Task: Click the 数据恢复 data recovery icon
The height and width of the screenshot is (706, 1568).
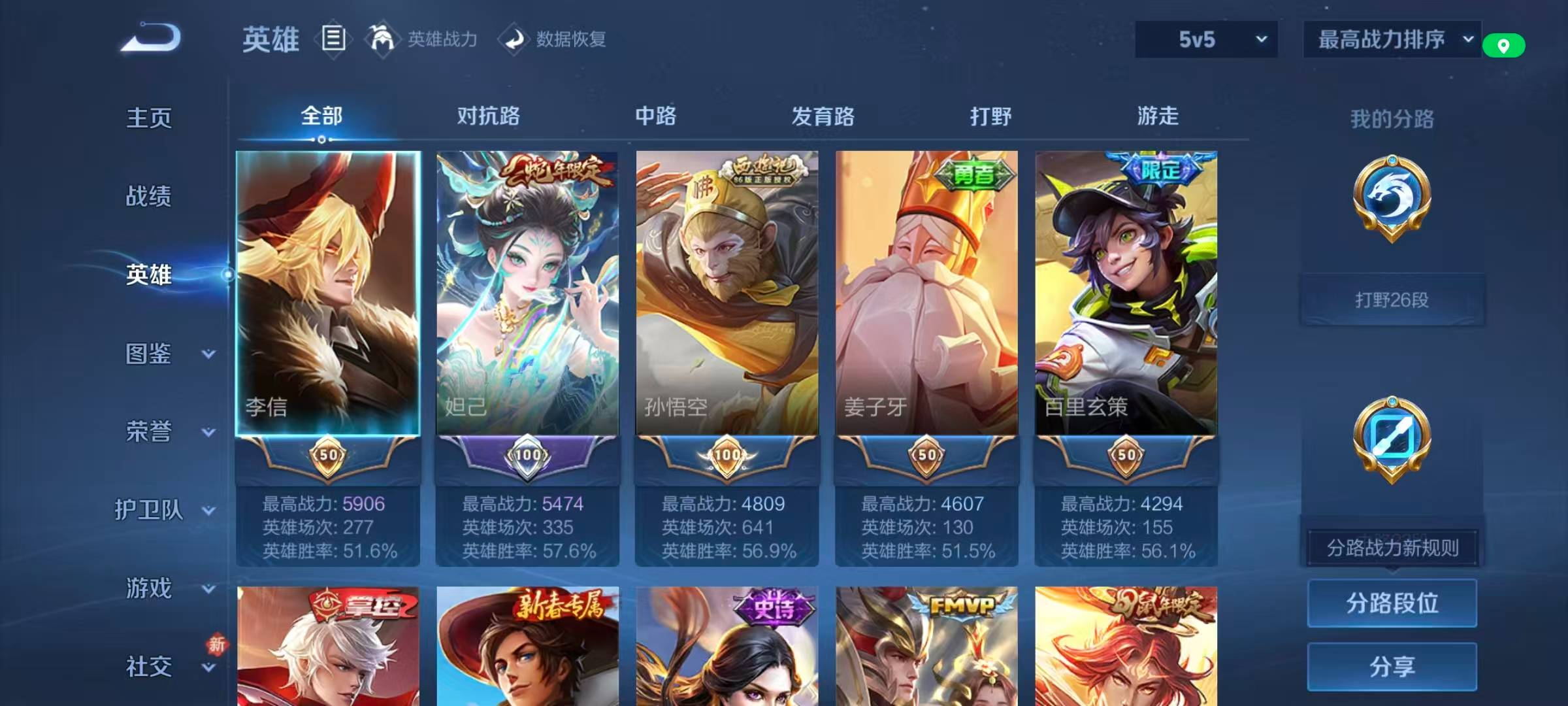Action: [515, 39]
